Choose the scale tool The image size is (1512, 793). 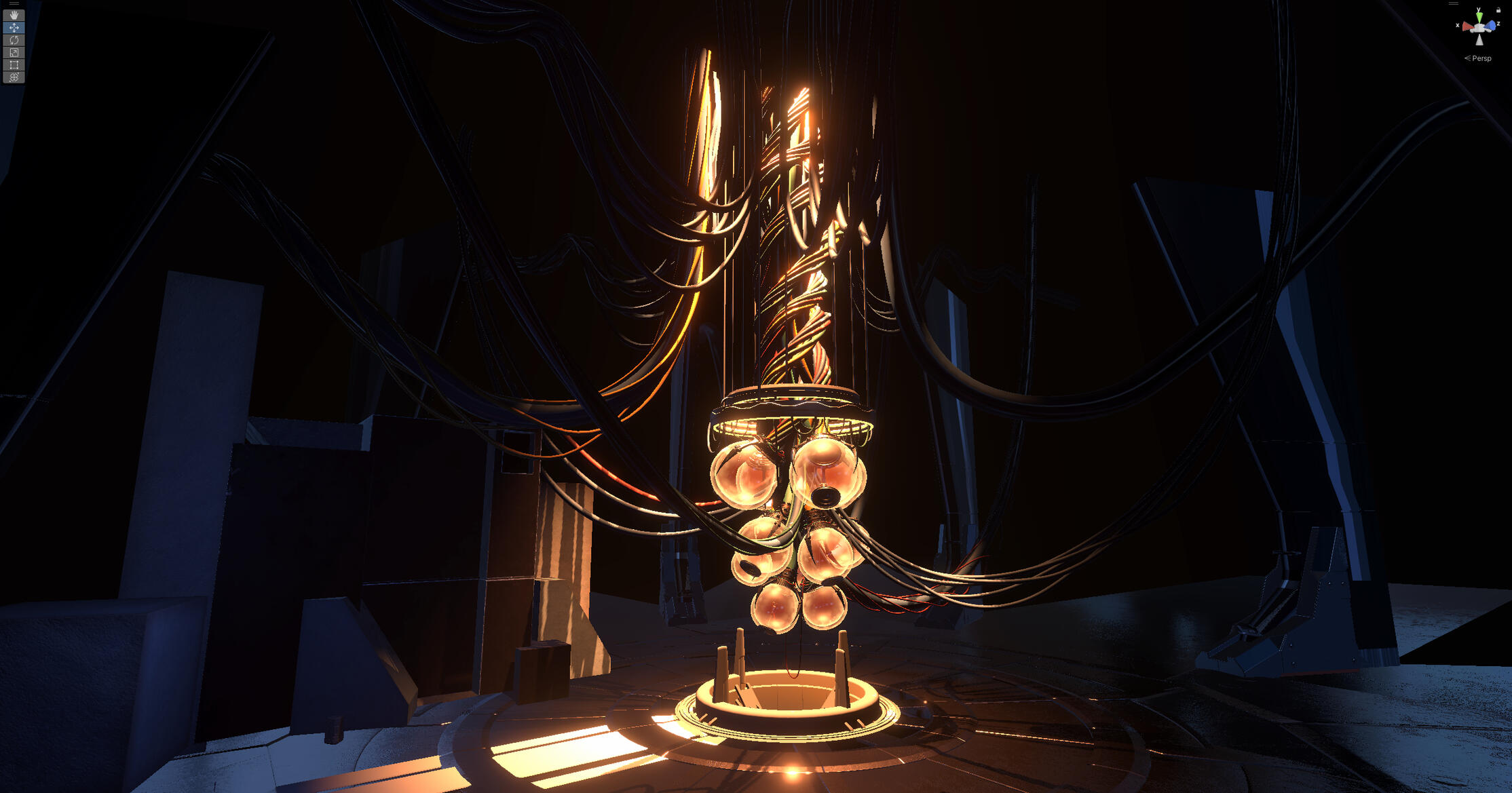click(x=14, y=52)
